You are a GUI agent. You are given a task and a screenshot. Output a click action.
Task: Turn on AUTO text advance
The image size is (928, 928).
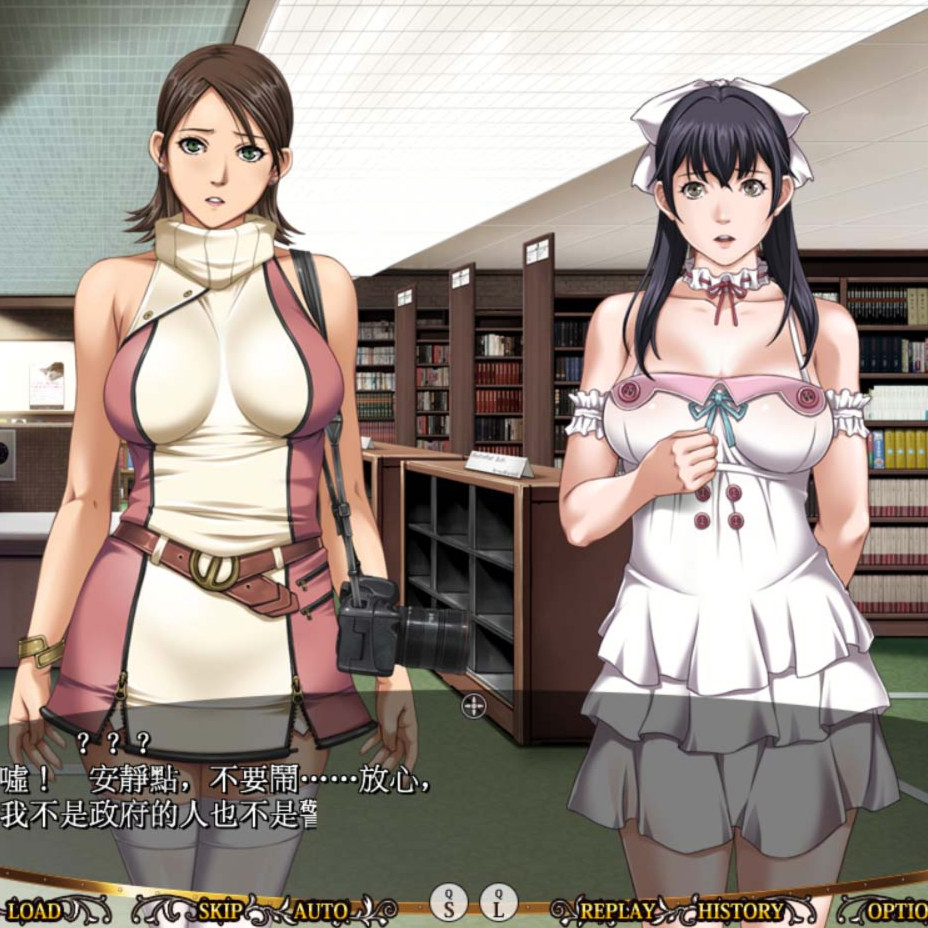point(321,910)
